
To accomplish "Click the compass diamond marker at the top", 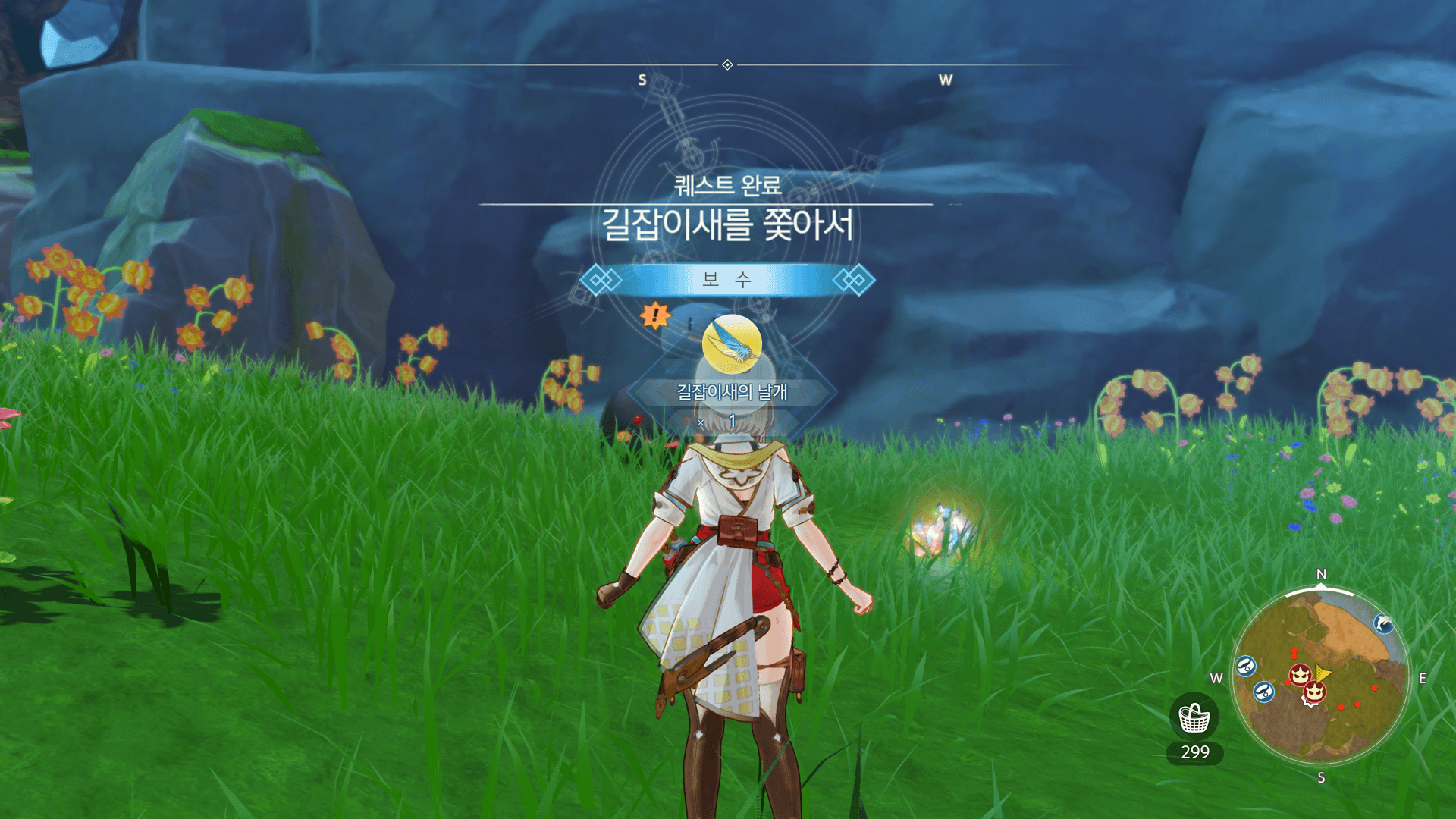I will pyautogui.click(x=727, y=65).
